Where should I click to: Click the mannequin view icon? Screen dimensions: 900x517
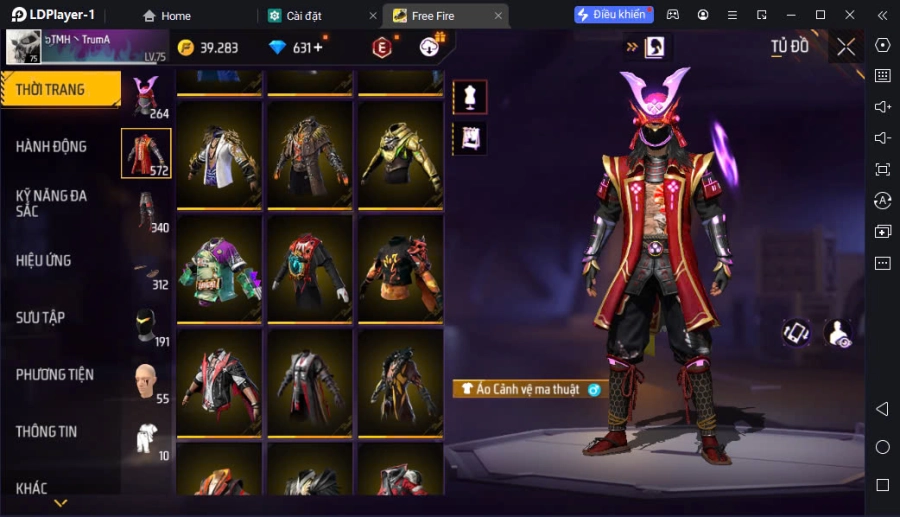(x=470, y=97)
